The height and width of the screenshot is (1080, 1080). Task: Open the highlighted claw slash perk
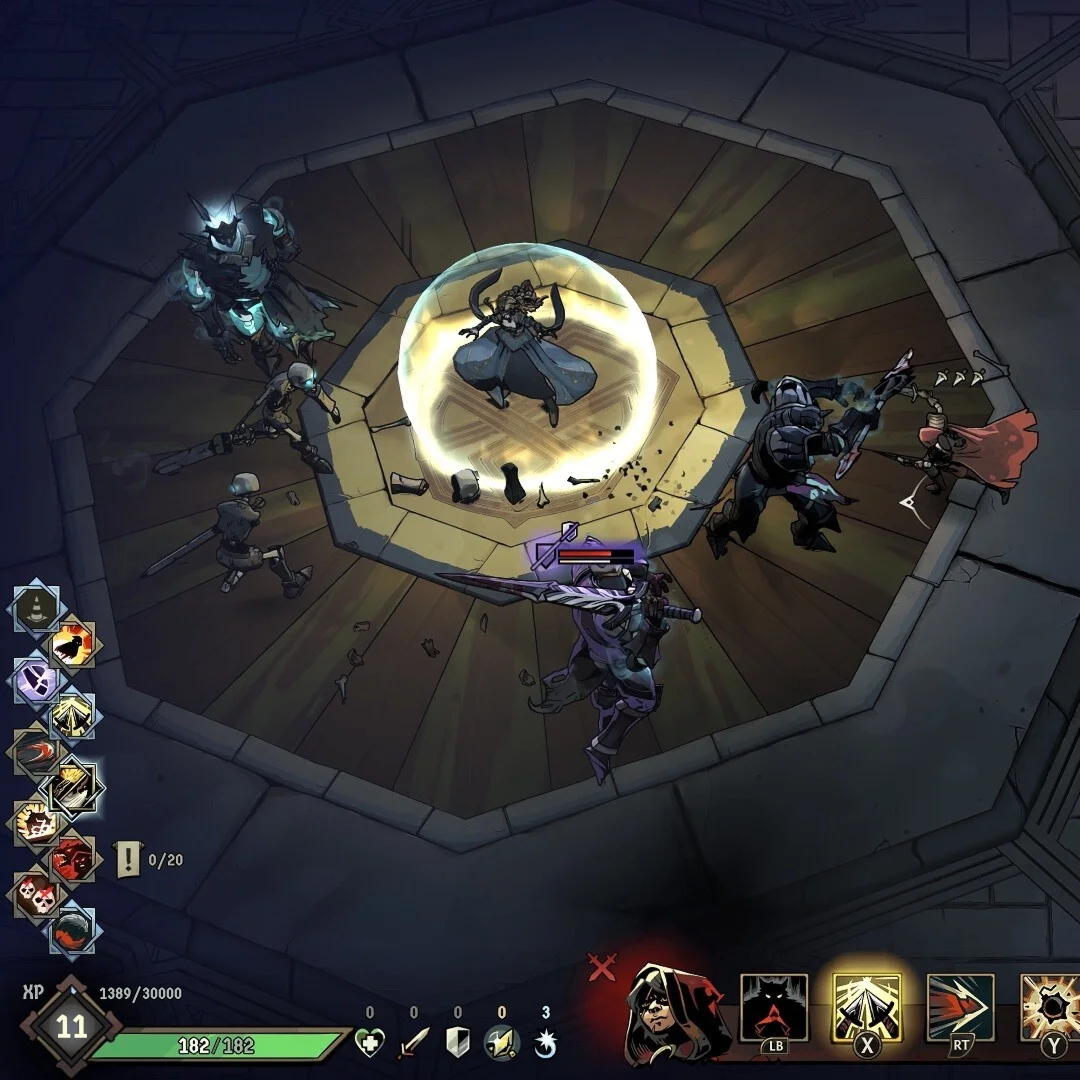click(x=73, y=789)
